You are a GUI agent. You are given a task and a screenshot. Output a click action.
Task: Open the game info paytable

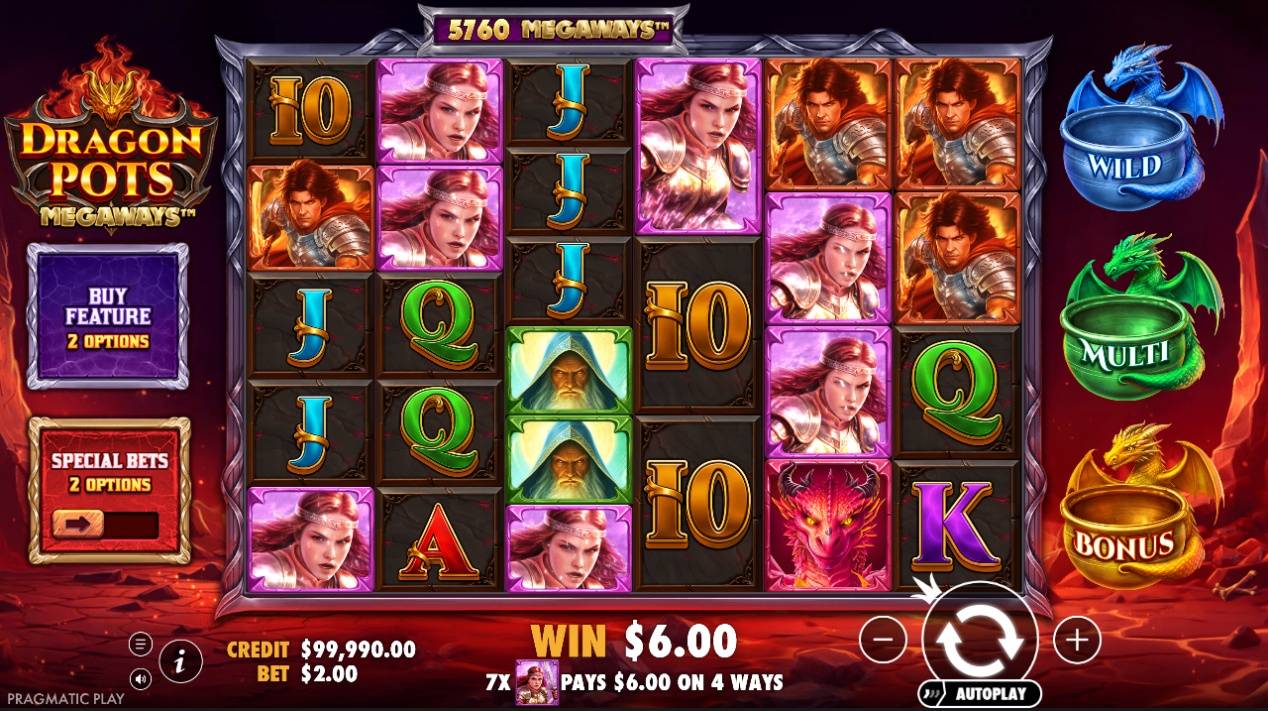[180, 660]
